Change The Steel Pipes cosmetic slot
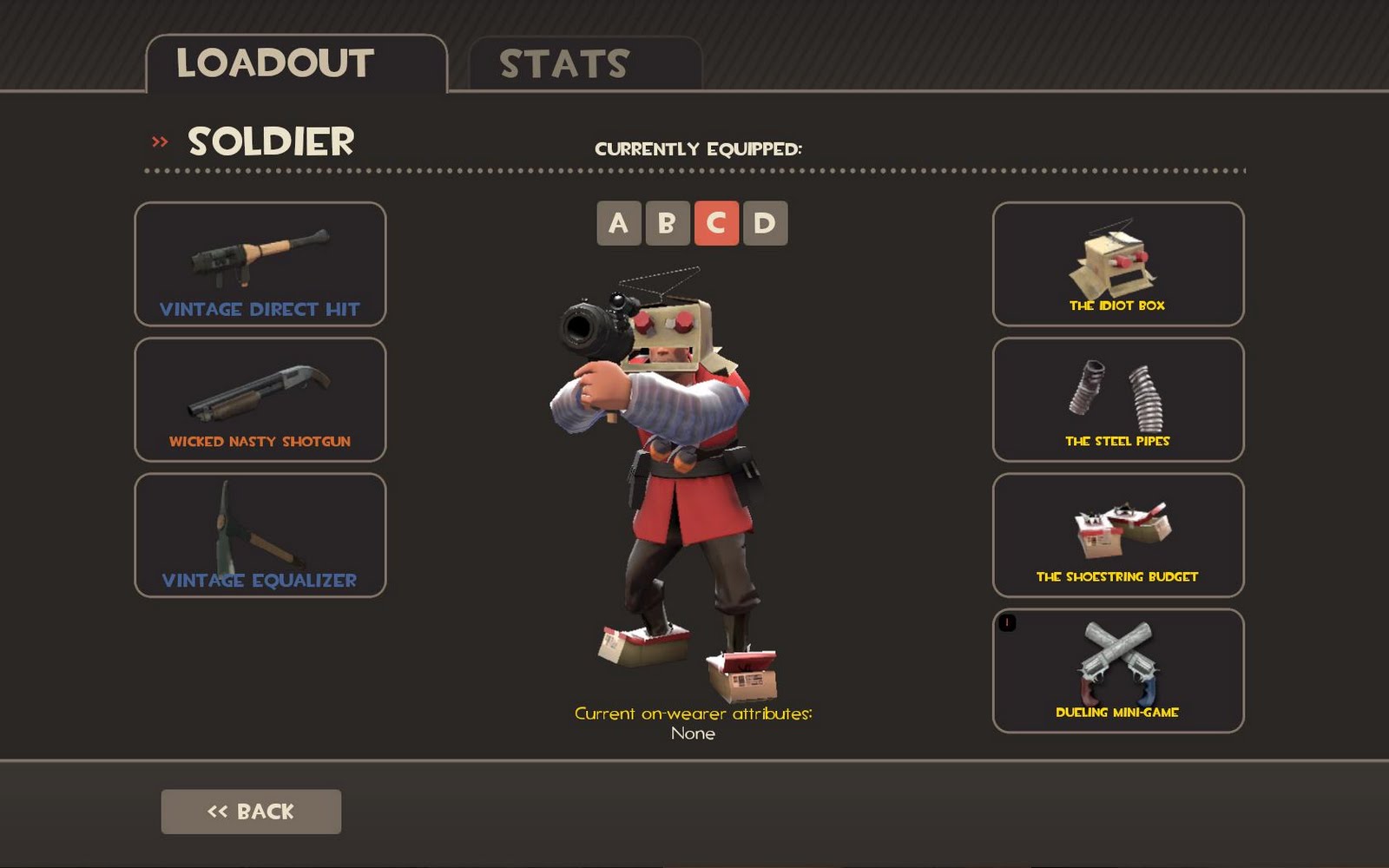The image size is (1389, 868). pyautogui.click(x=1118, y=399)
